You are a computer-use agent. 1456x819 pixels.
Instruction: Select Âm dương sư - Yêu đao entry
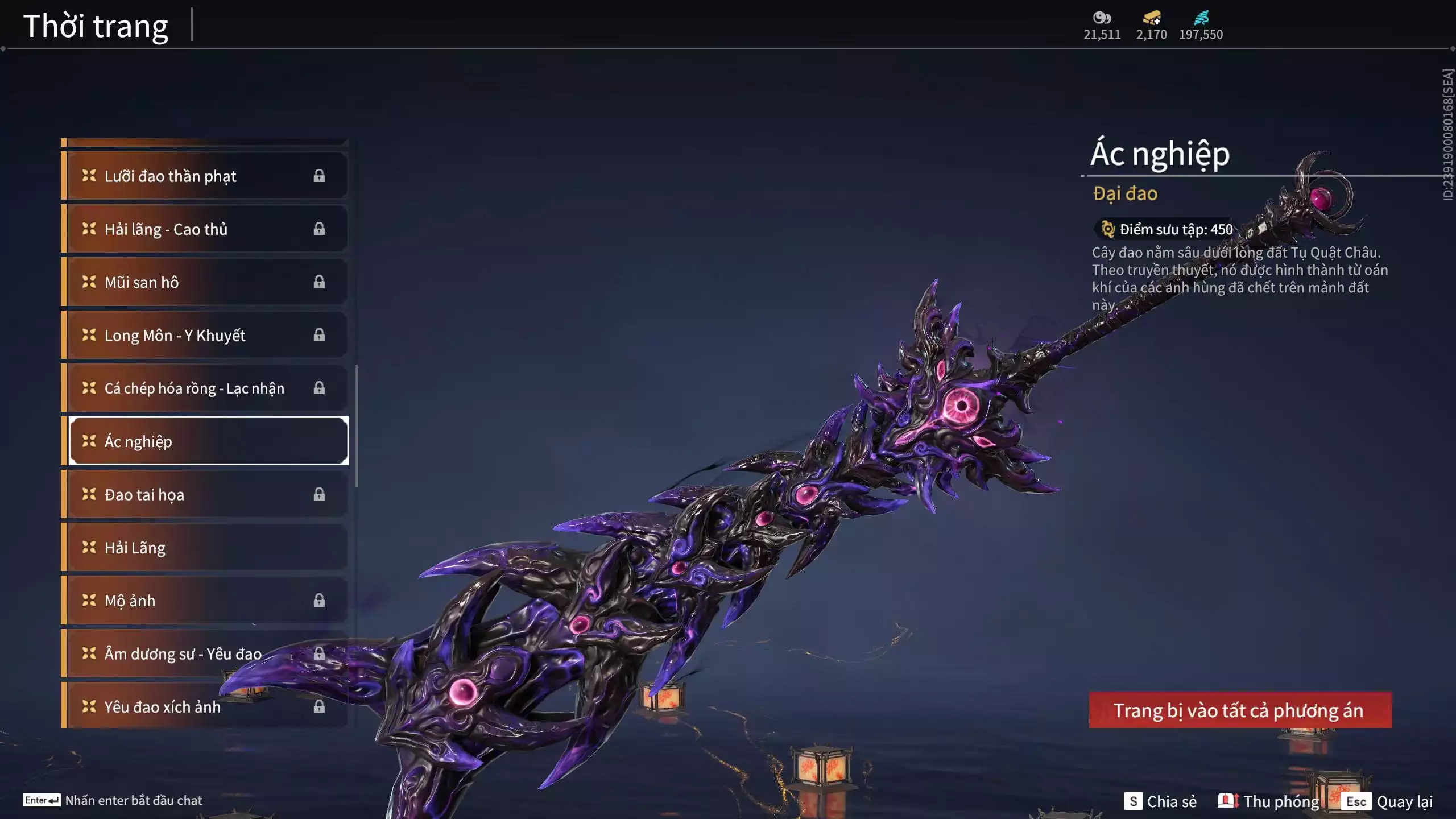pos(205,653)
